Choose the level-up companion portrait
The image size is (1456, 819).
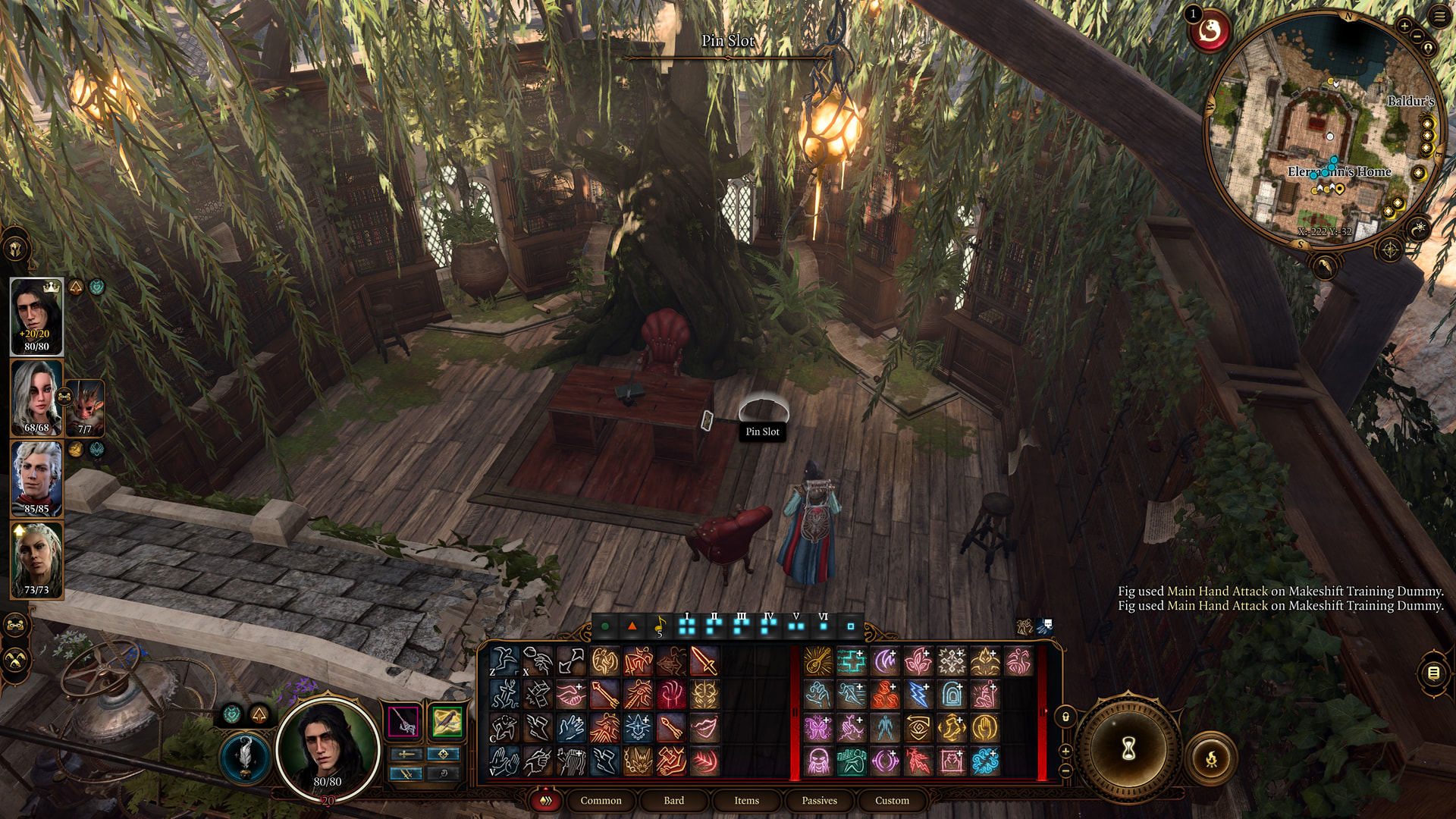pyautogui.click(x=36, y=560)
